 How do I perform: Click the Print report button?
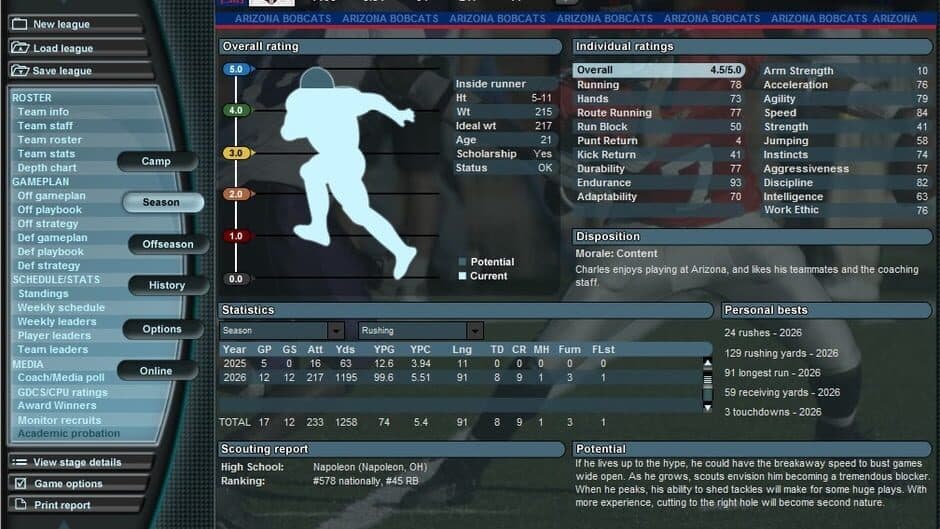pos(62,505)
